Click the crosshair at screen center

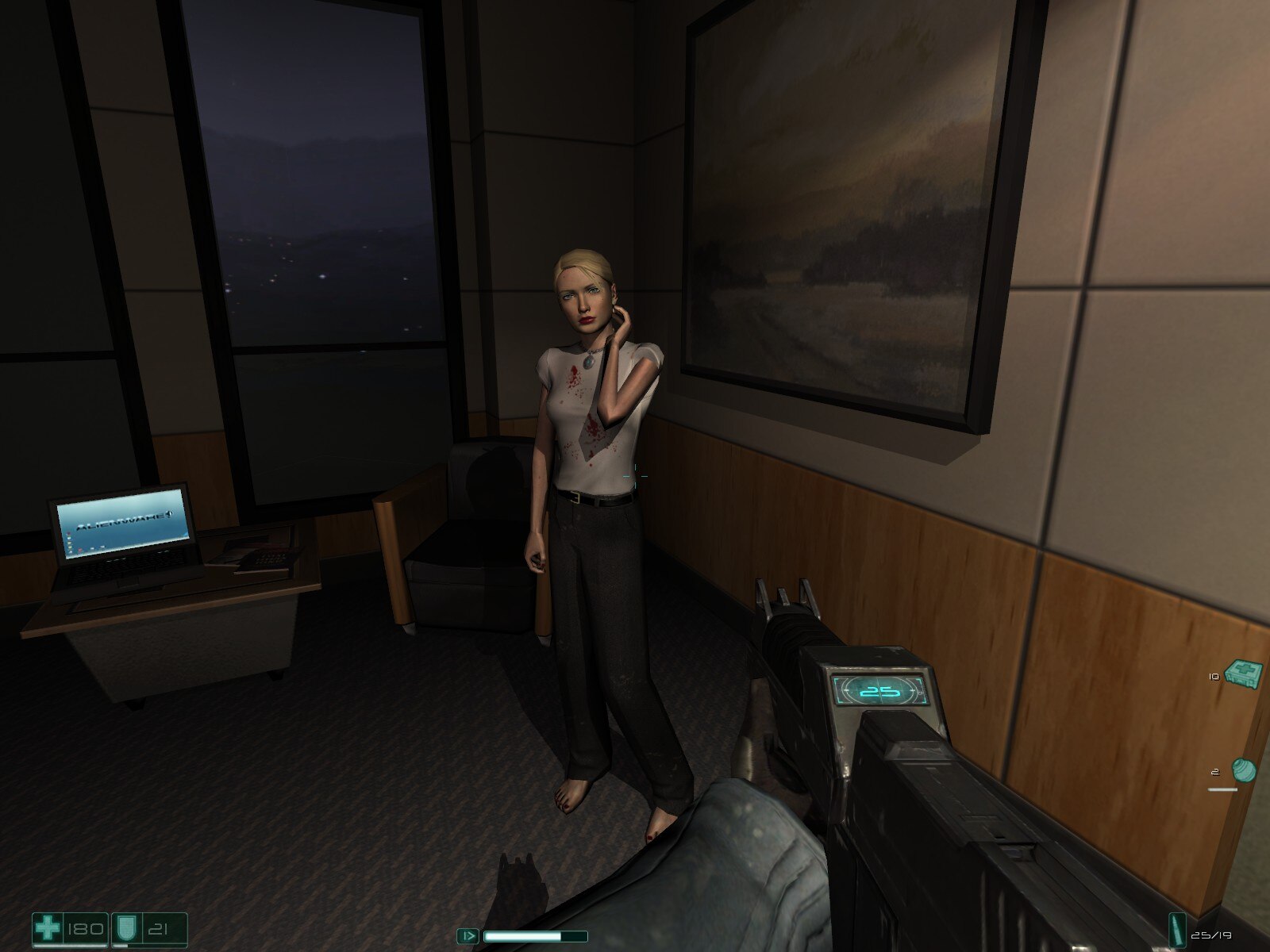click(x=635, y=474)
